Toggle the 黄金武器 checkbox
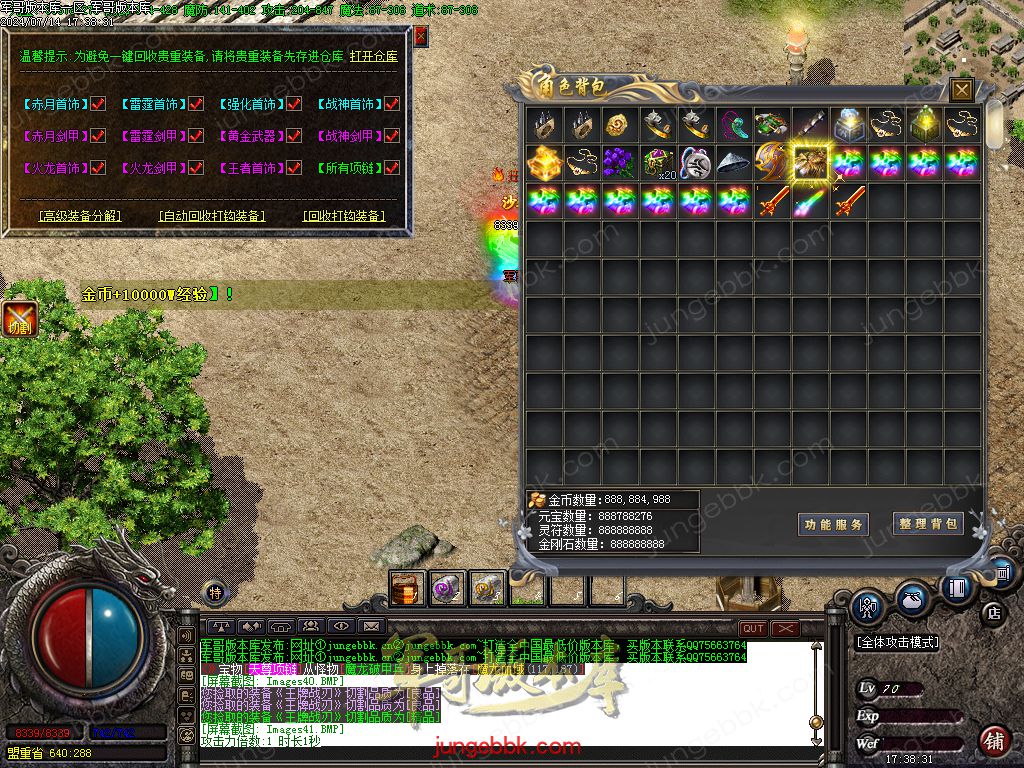This screenshot has height=768, width=1024. pos(293,136)
